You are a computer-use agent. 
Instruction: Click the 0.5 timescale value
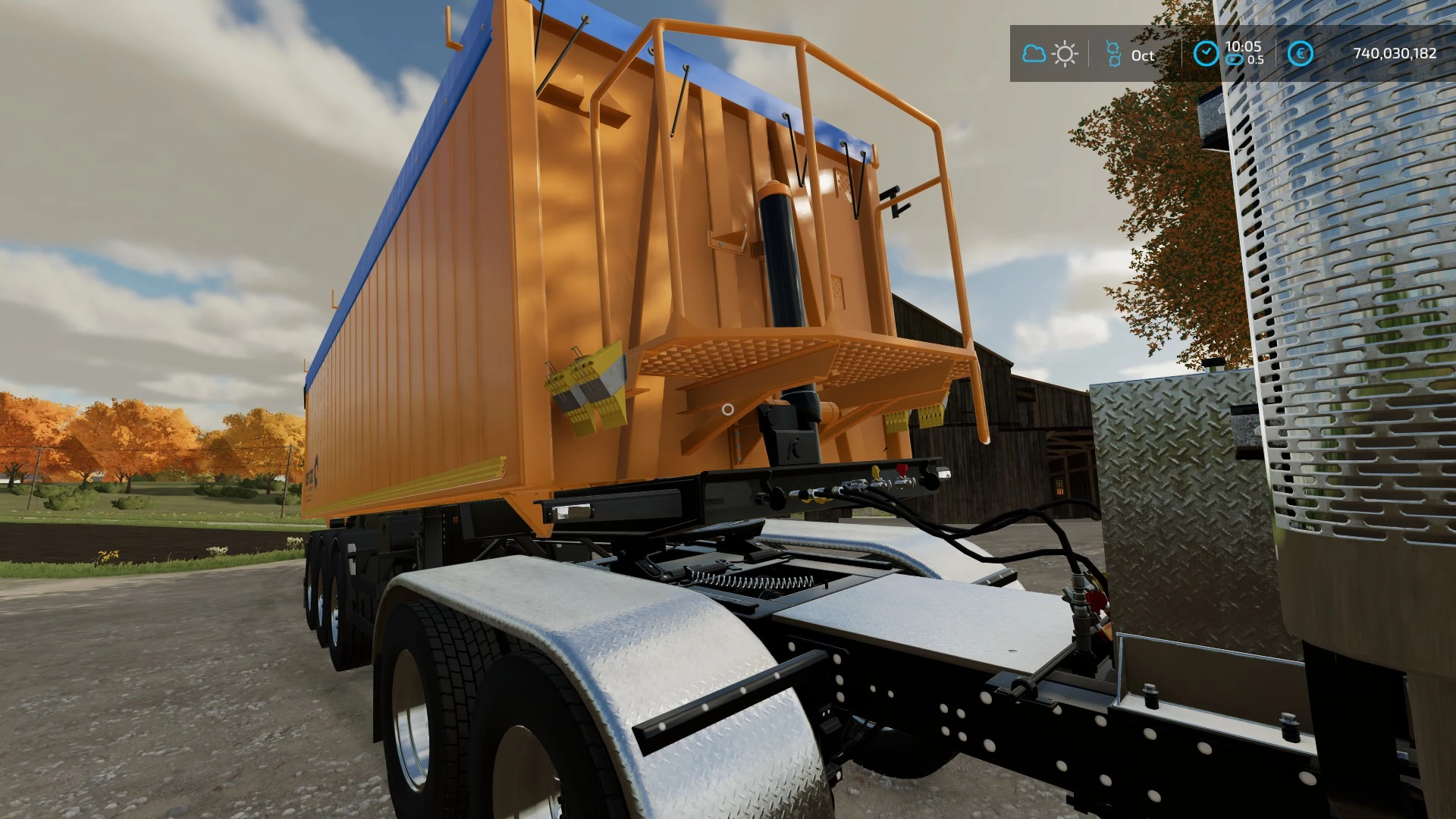(x=1257, y=59)
